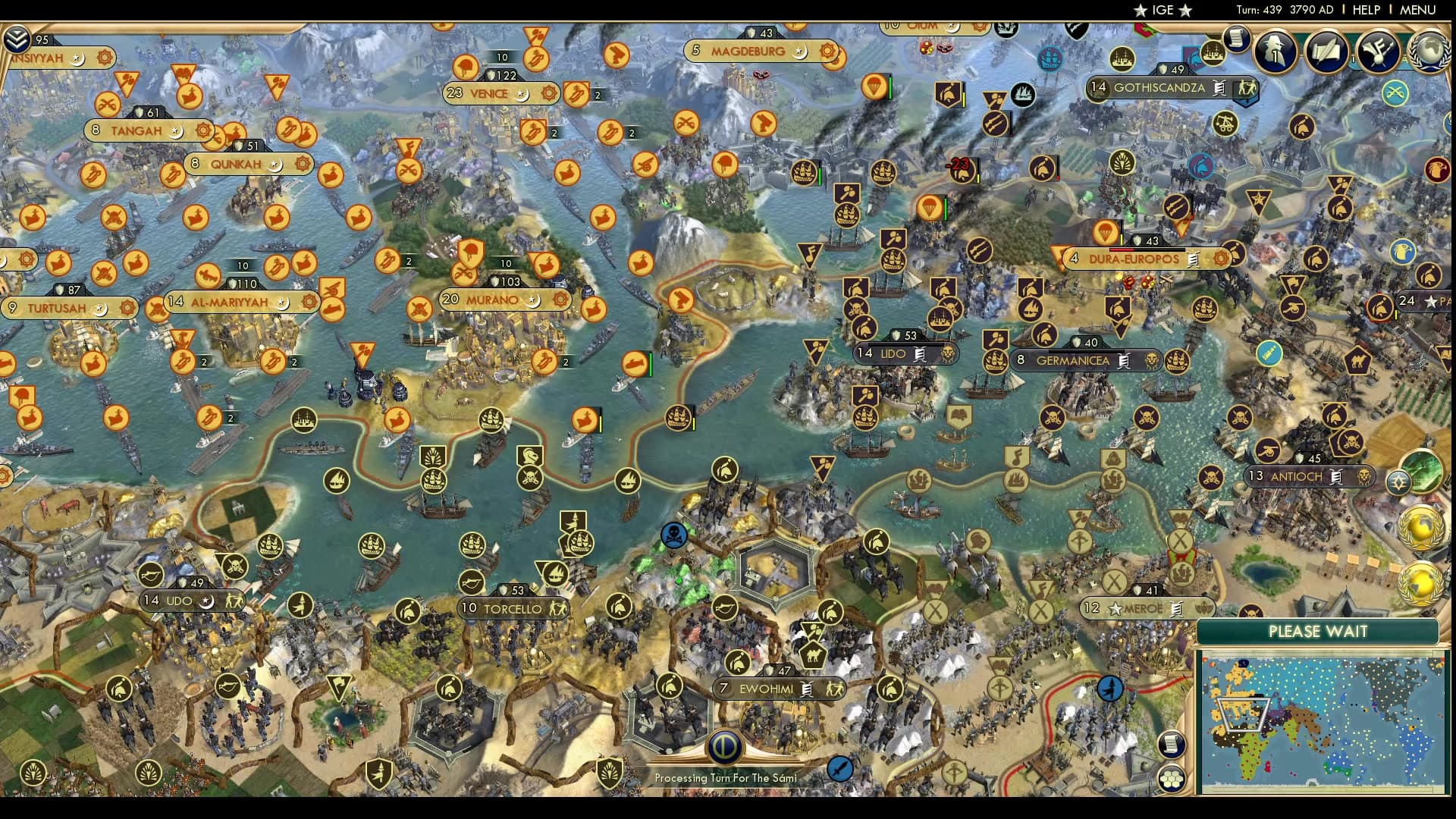Open the Great Works scroll-and-quill icon

pos(1326,52)
